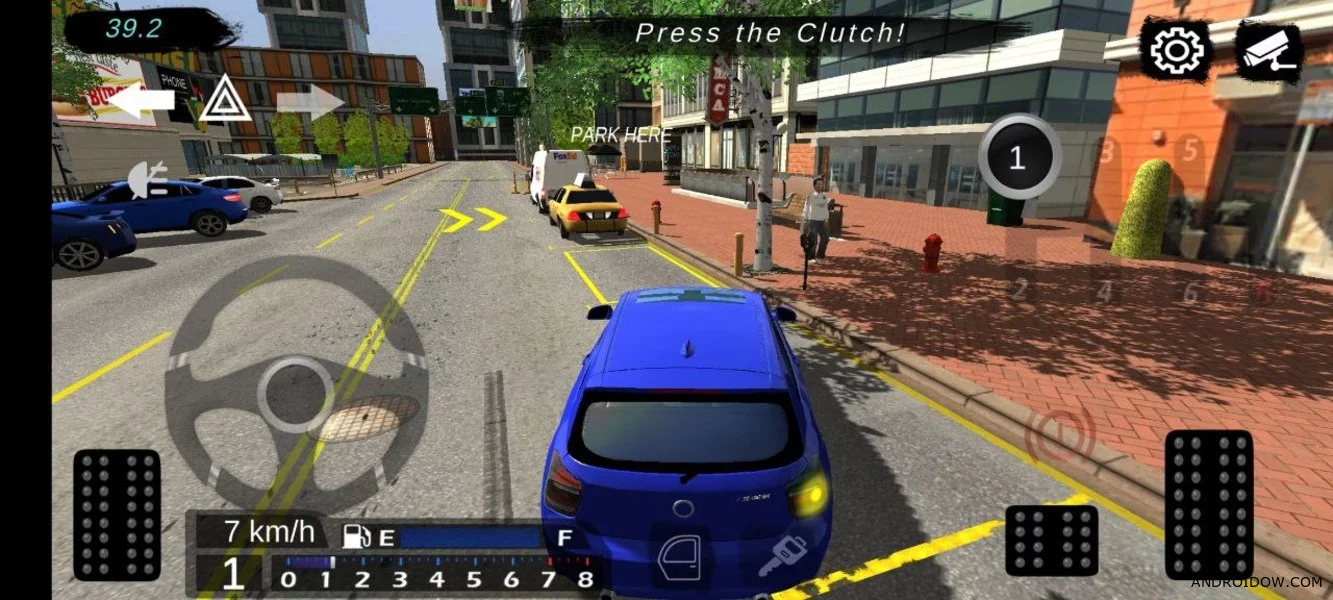
Task: Open the car door icon
Action: pyautogui.click(x=680, y=556)
